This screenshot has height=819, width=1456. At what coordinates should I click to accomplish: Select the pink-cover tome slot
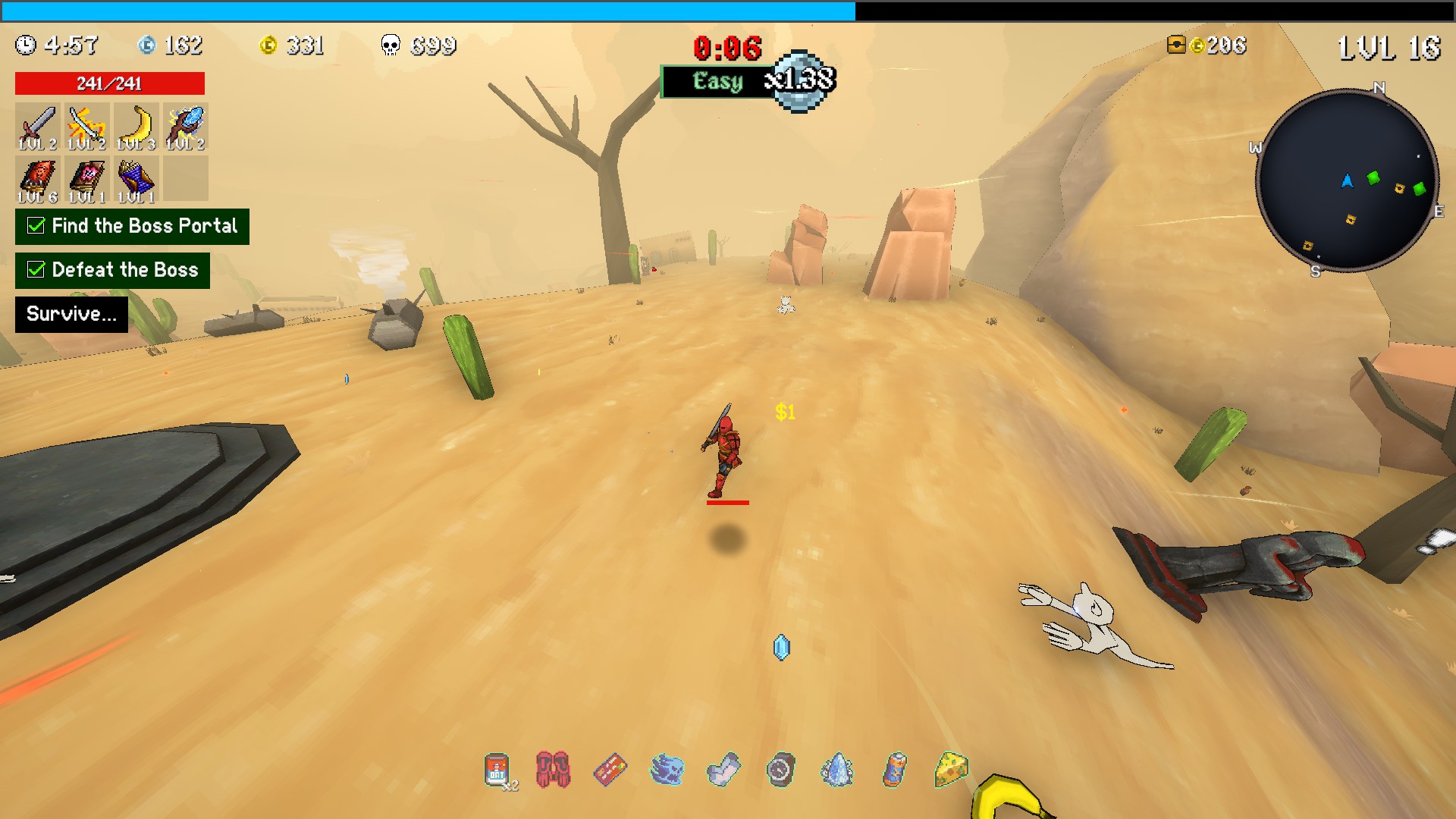(x=86, y=180)
